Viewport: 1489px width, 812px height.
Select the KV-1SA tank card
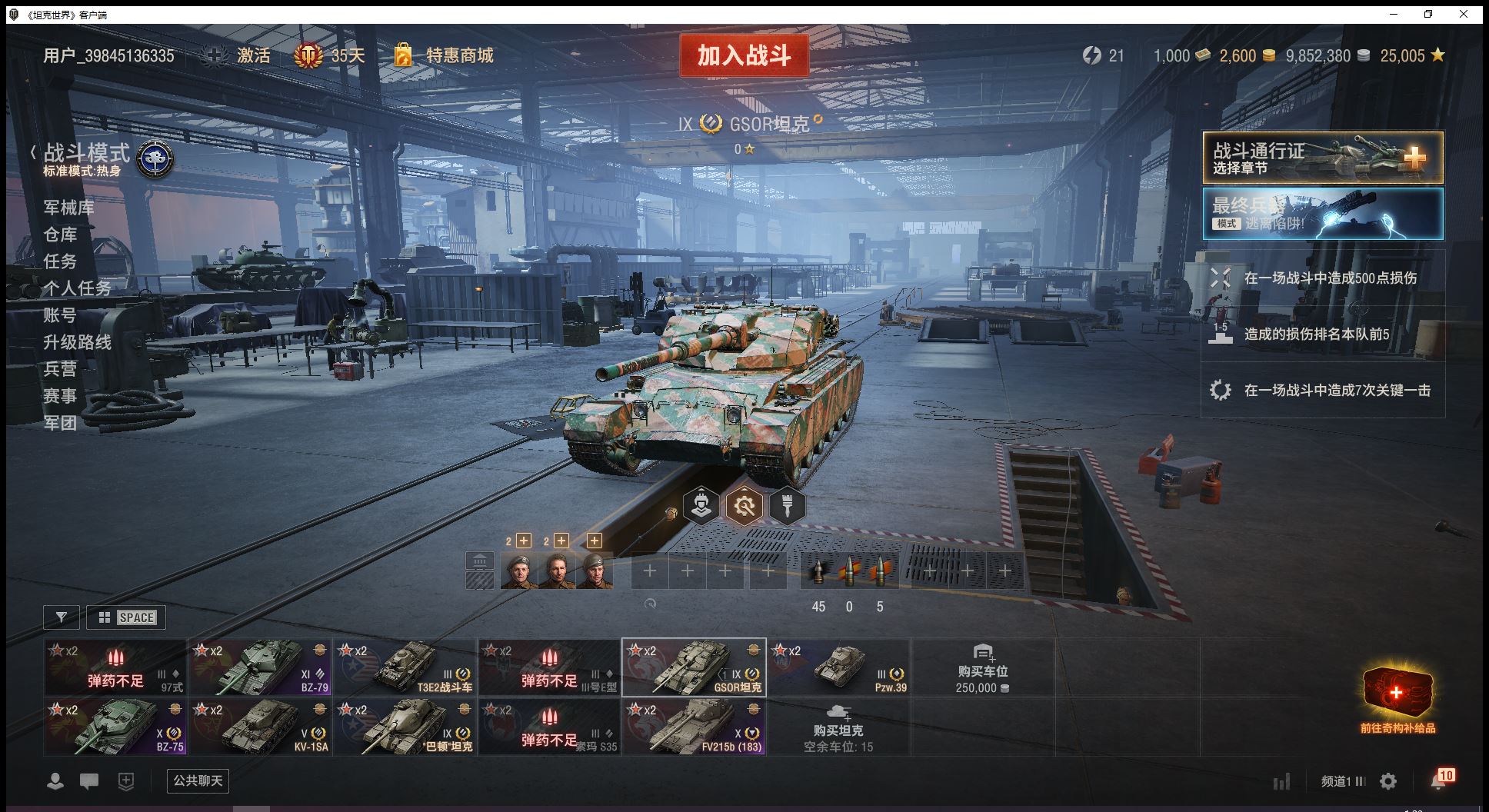(x=260, y=727)
